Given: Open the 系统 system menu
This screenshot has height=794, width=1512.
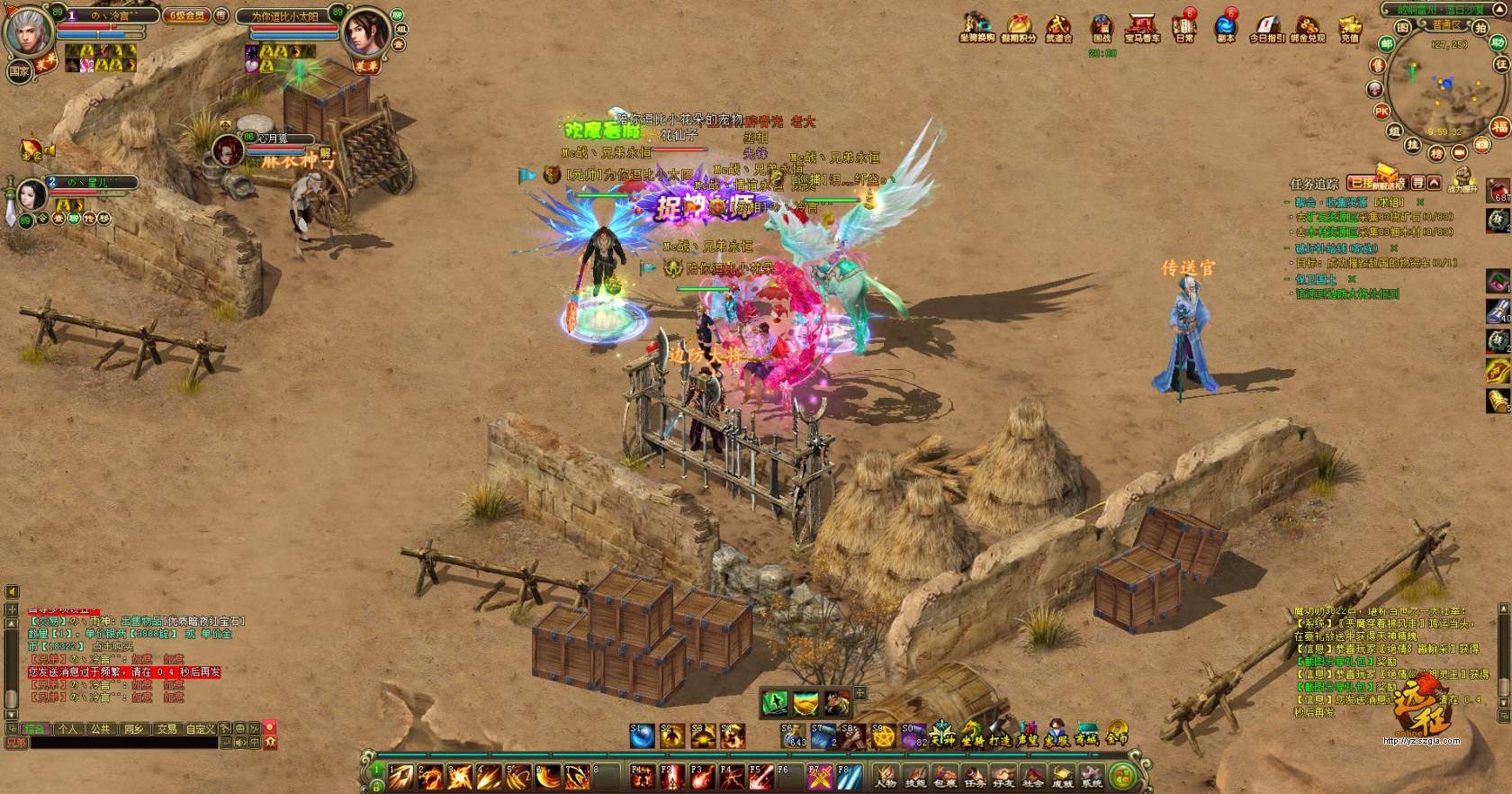Looking at the screenshot, I should tap(1092, 776).
